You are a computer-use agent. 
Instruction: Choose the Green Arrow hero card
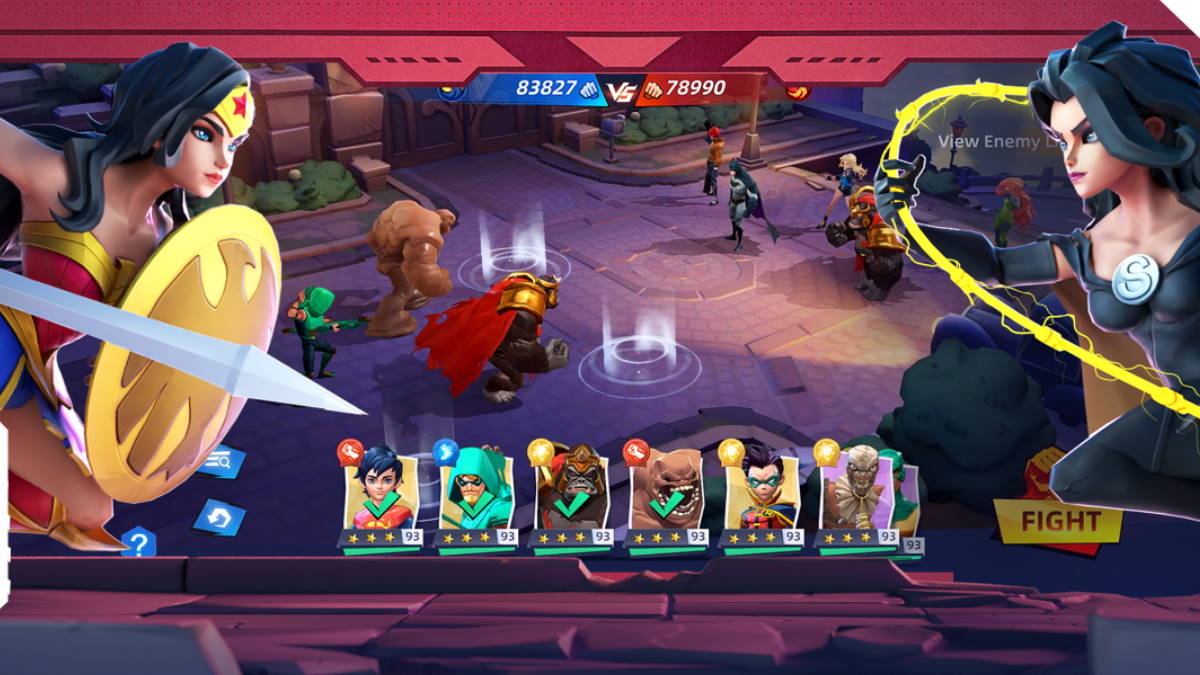coord(476,494)
